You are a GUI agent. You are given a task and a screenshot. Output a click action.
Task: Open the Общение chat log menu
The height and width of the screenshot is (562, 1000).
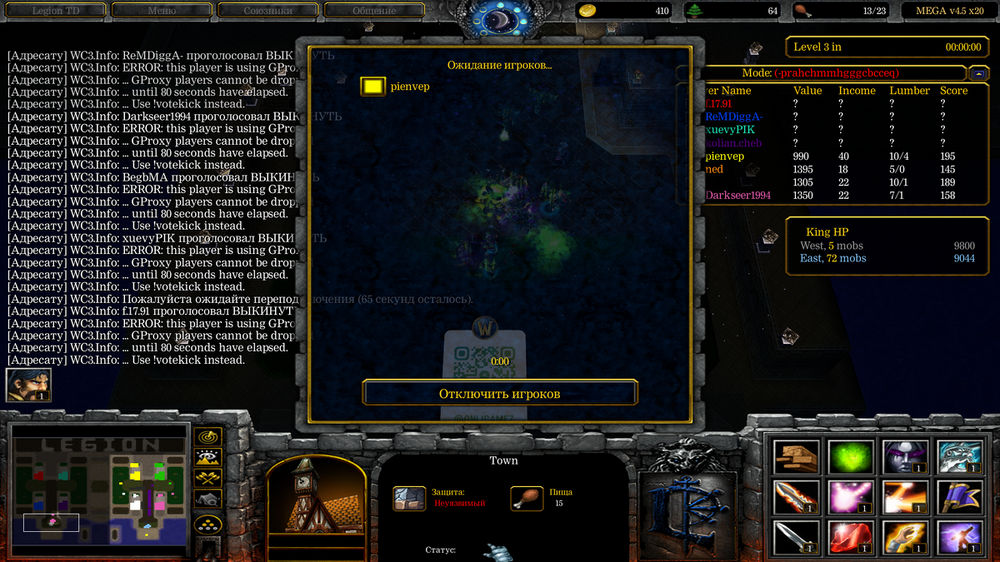coord(374,11)
